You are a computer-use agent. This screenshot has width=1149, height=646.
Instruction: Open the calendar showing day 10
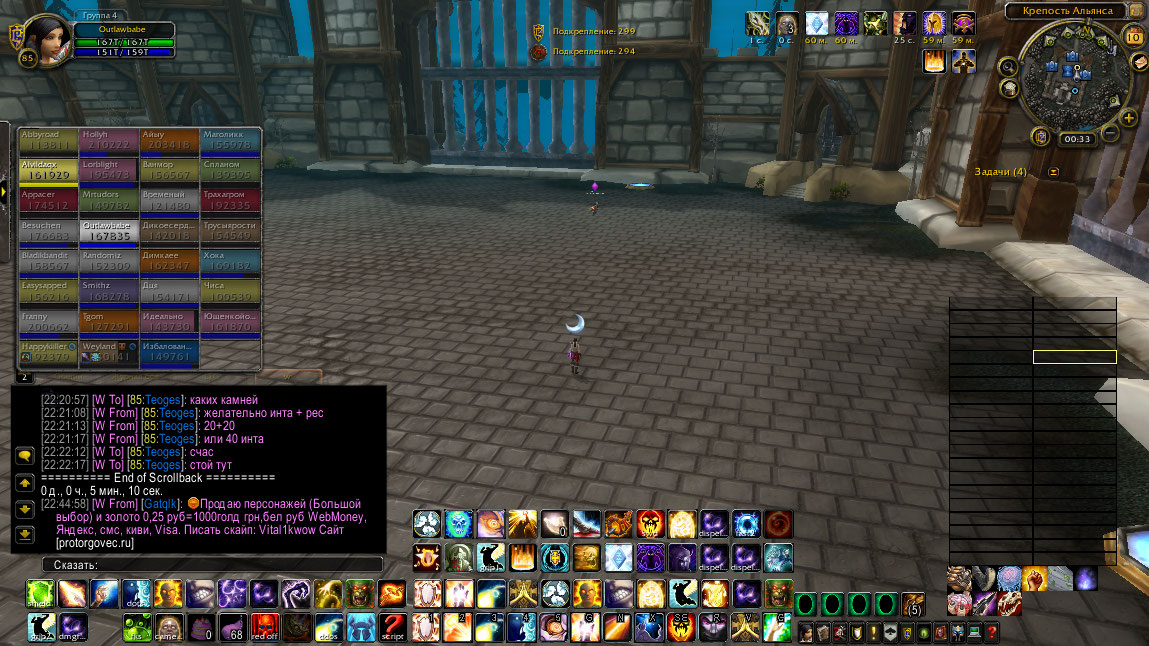coord(1134,37)
